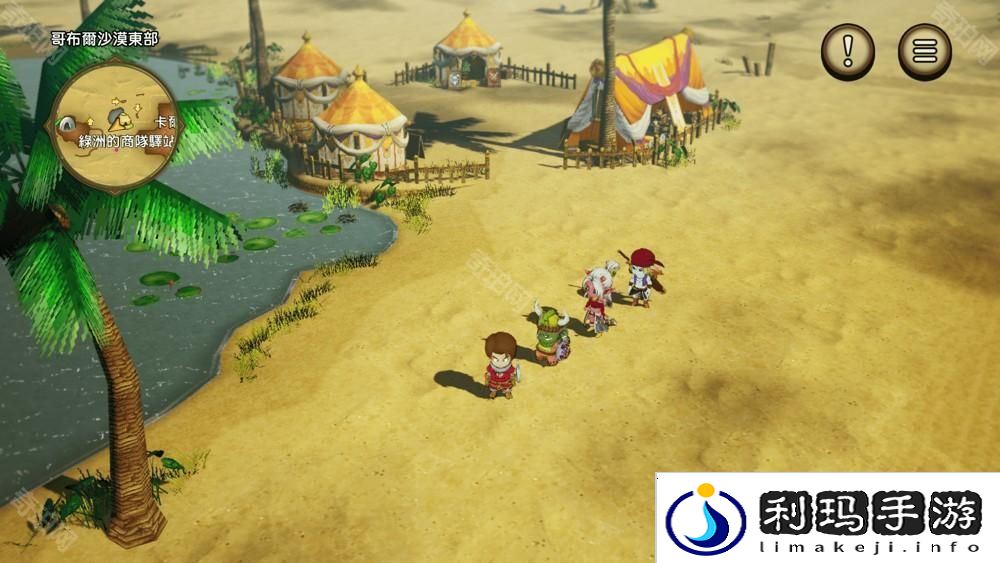Screen dimensions: 1000x563
Task: Click the 利玛手游 site logo banner
Action: 827,518
